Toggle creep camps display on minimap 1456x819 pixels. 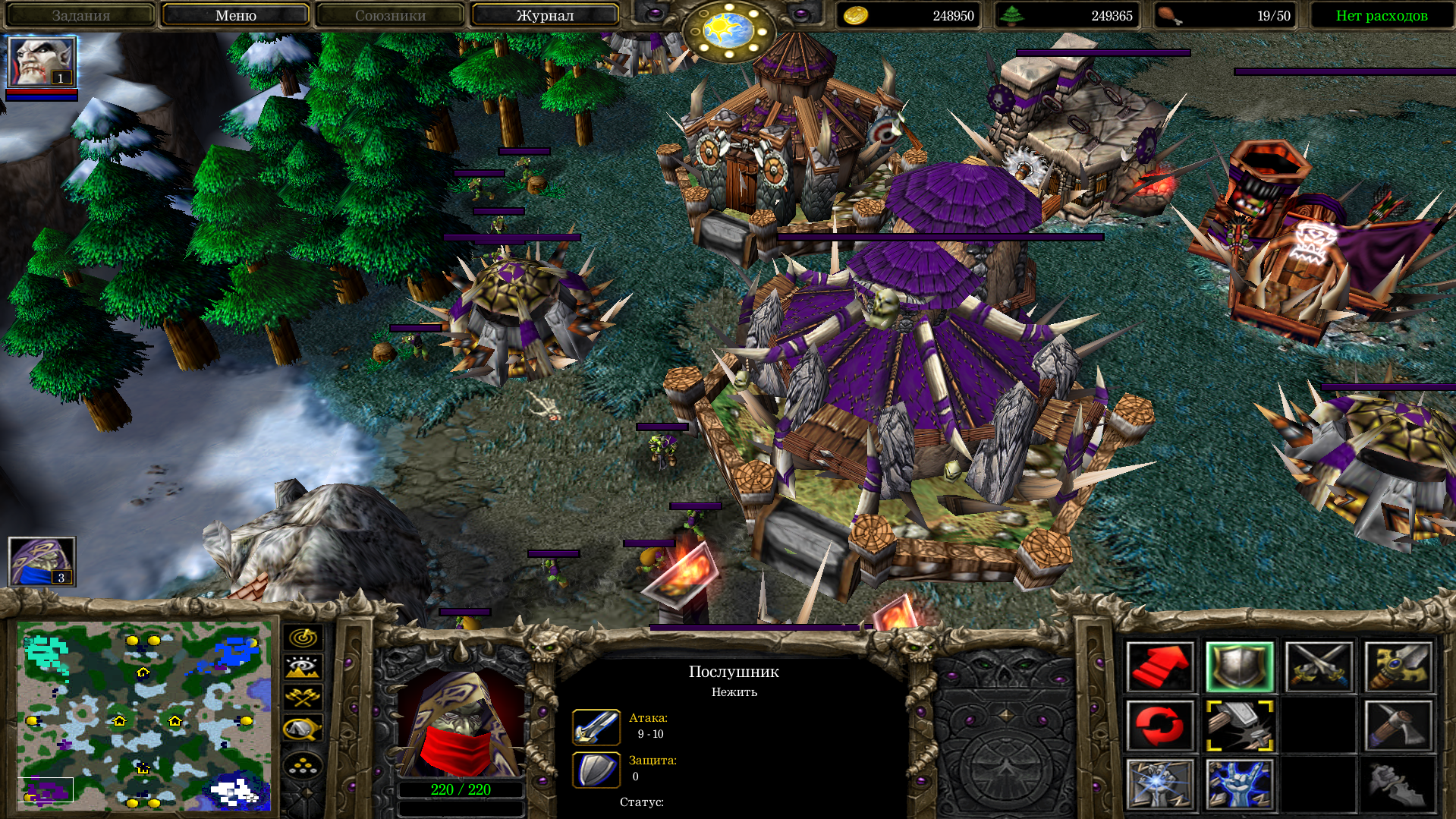point(303,729)
